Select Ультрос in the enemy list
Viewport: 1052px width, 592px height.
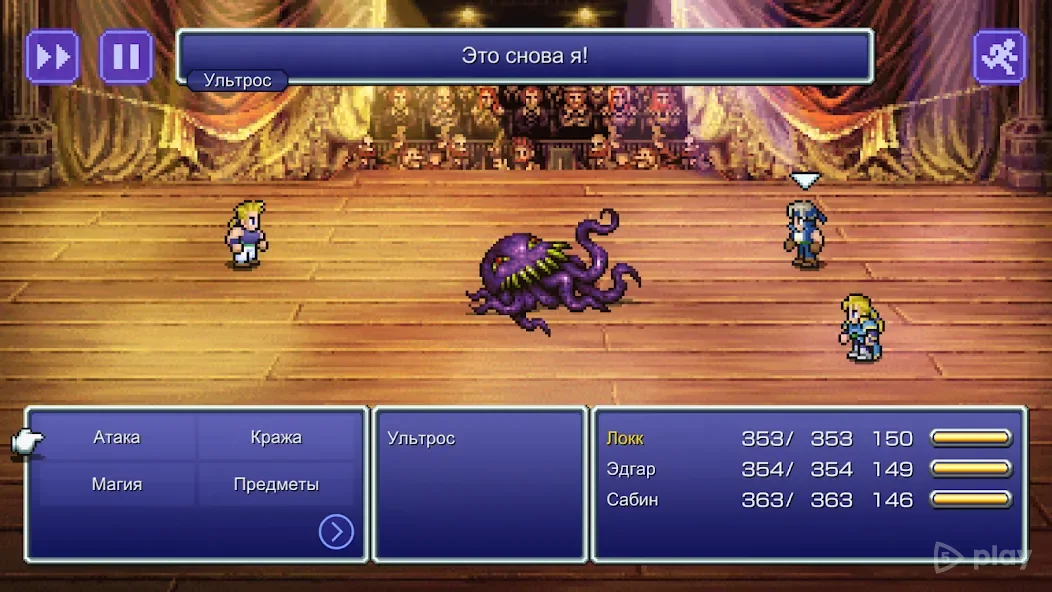point(421,439)
